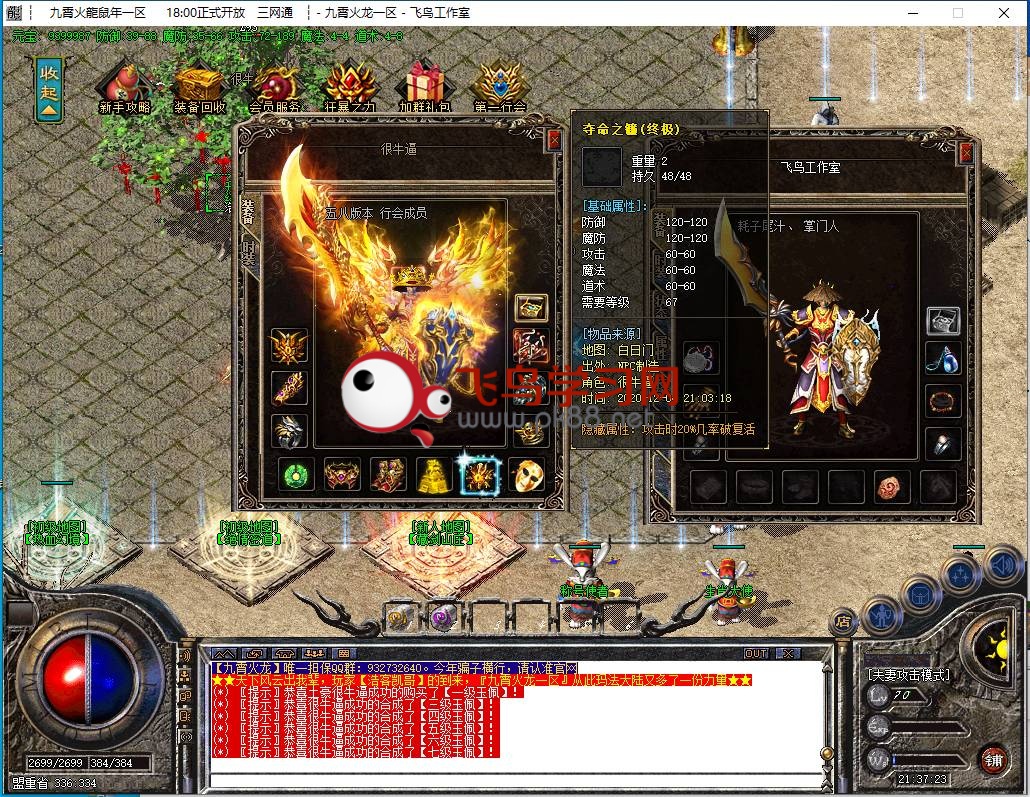Click the chat message input field

click(520, 779)
